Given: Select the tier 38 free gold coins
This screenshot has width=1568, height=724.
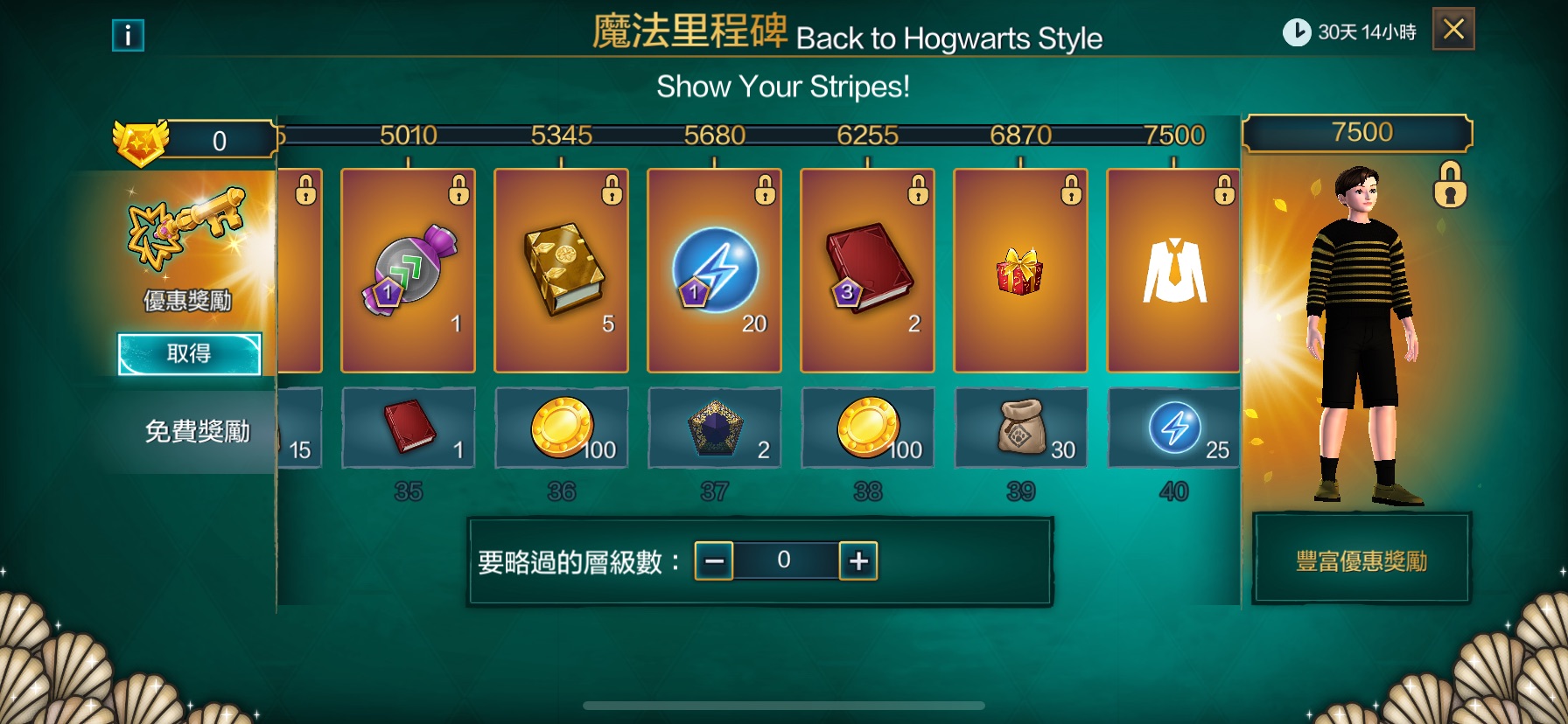Looking at the screenshot, I should pyautogui.click(x=867, y=428).
